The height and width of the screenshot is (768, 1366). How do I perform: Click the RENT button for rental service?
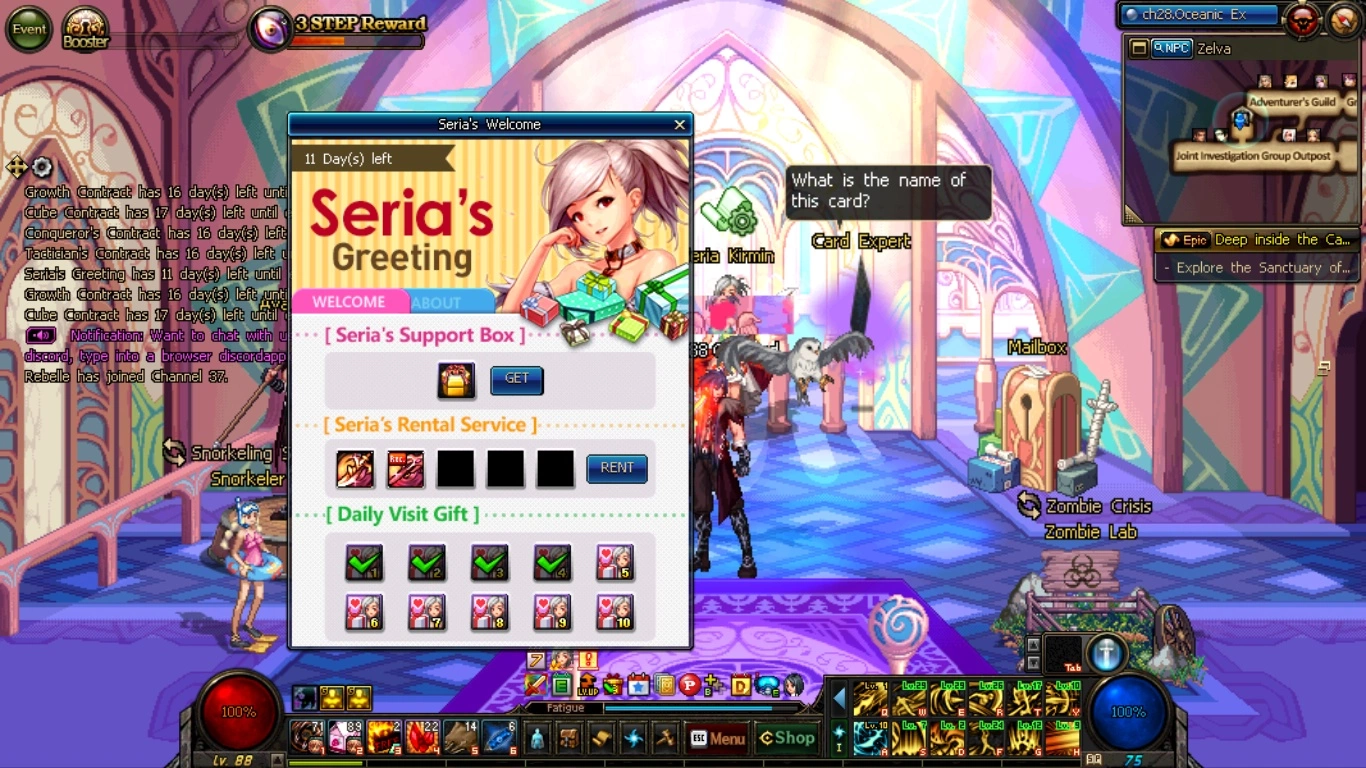616,468
